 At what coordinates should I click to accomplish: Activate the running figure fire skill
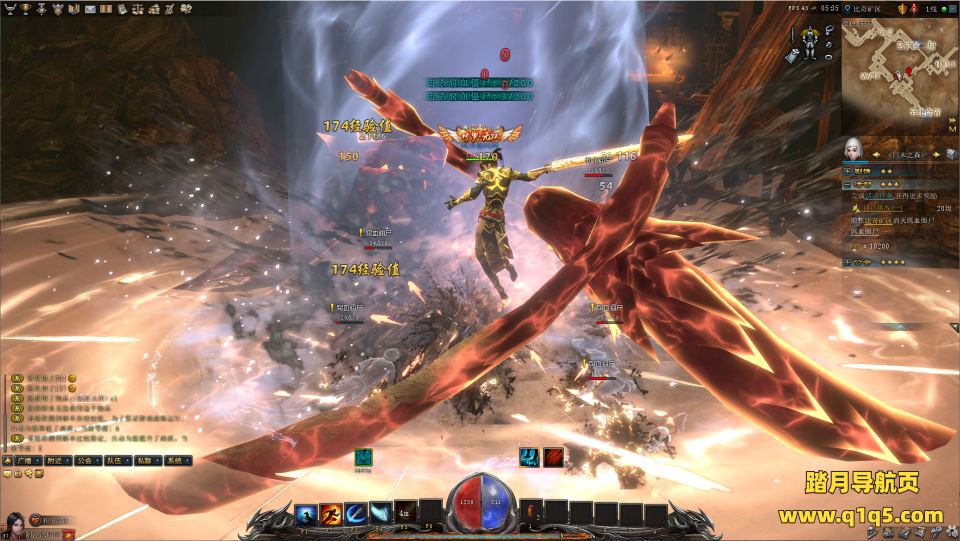(331, 513)
